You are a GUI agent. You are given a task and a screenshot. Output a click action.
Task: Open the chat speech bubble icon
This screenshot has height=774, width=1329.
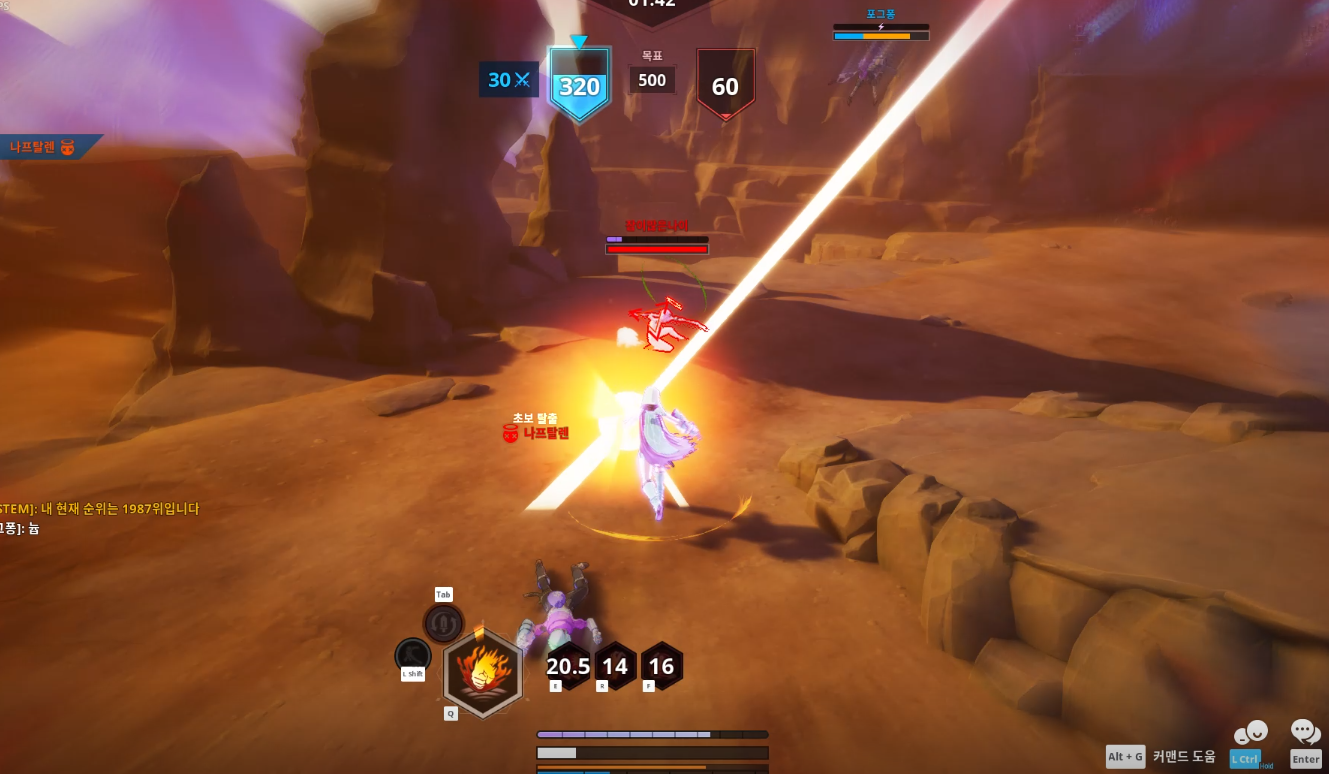pyautogui.click(x=1306, y=733)
